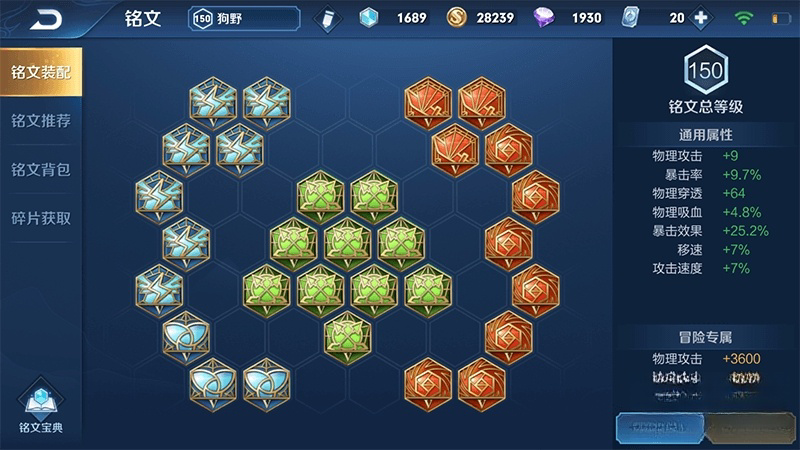Click the blue button under the stats panel
Viewport: 800px width, 450px height.
(x=657, y=427)
